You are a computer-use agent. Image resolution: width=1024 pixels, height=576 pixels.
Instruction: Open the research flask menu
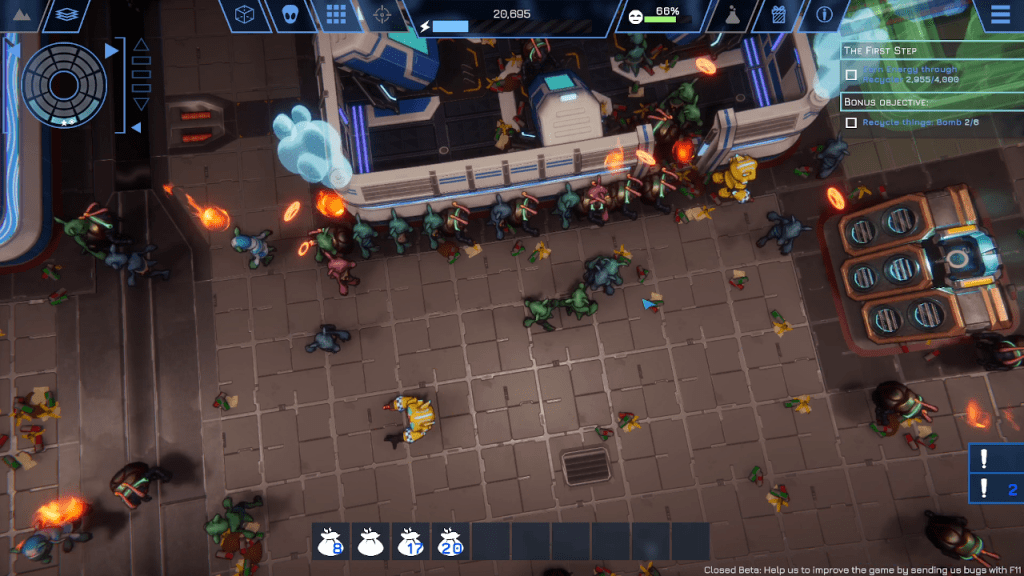(x=731, y=15)
